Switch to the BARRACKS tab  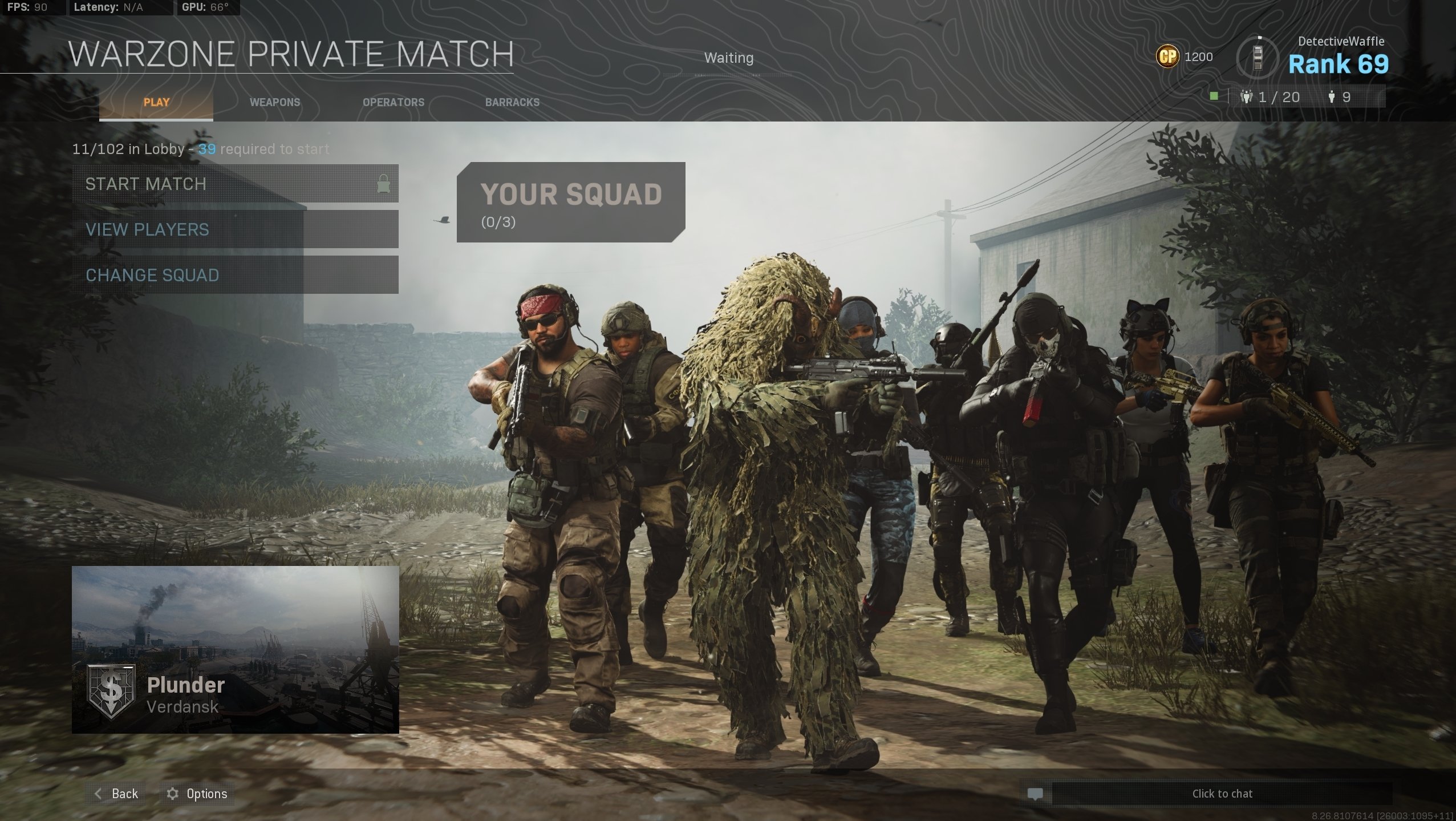512,102
